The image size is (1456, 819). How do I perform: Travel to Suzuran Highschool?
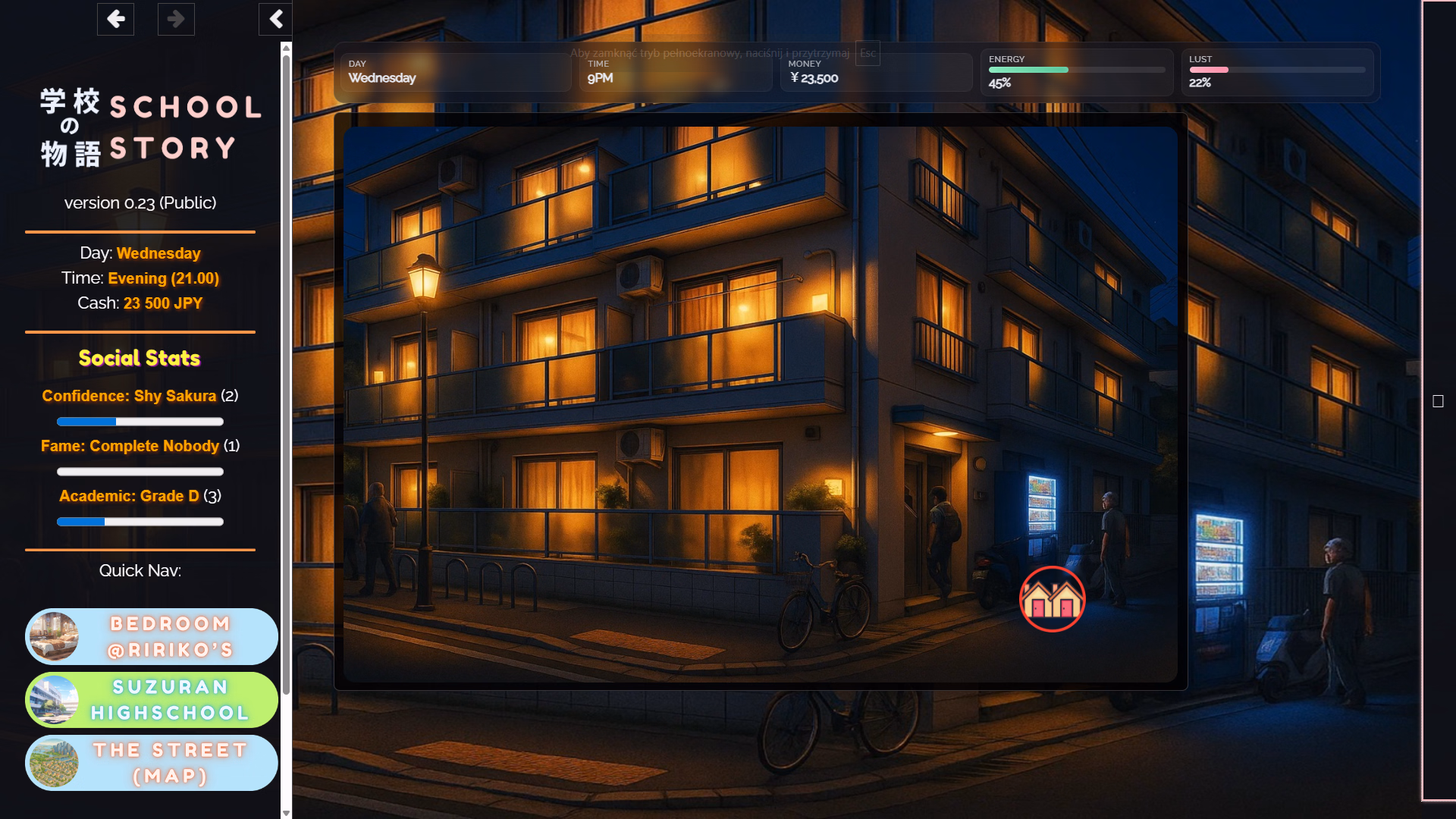tap(152, 699)
